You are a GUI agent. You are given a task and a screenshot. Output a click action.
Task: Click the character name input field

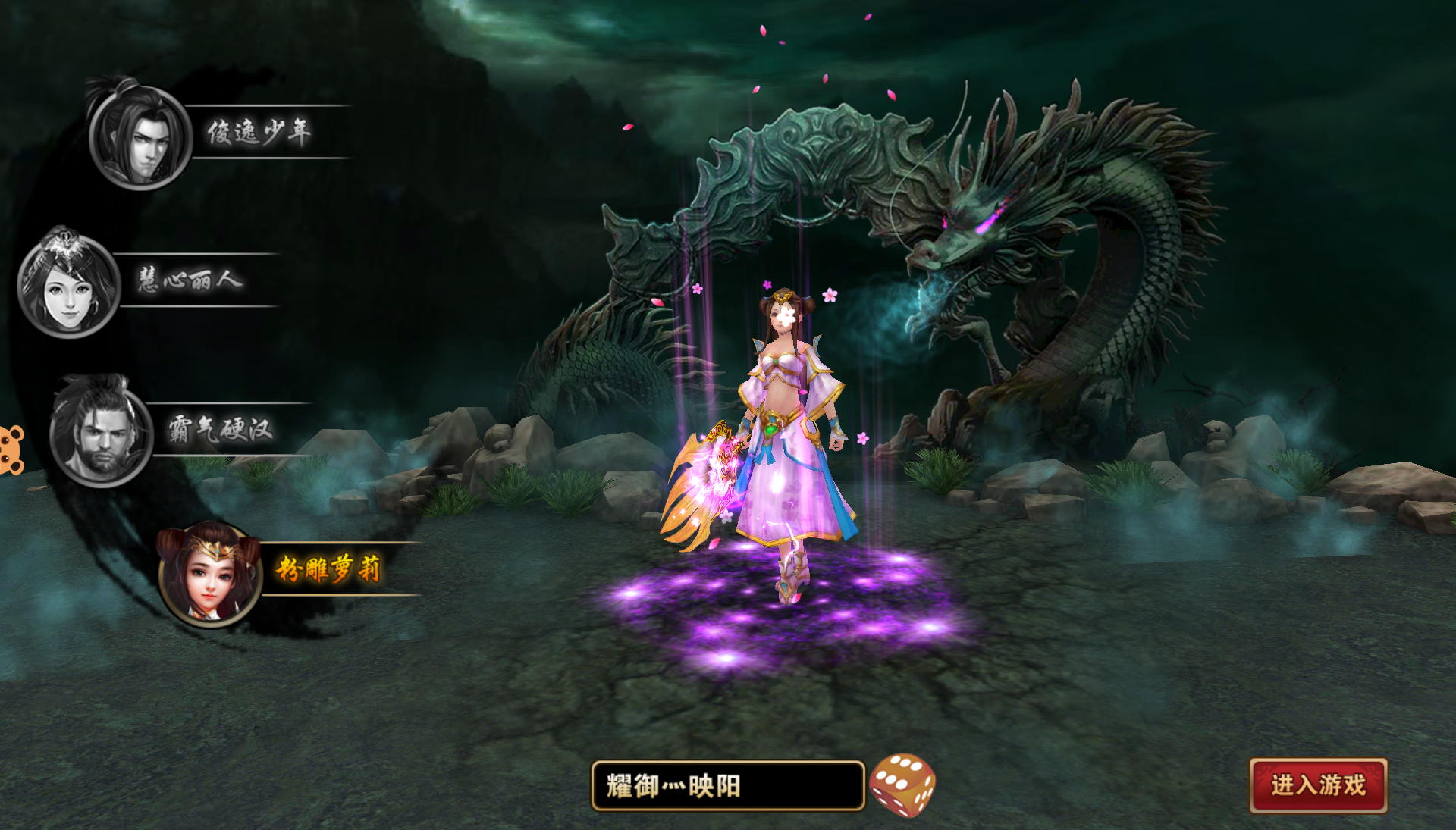click(727, 786)
